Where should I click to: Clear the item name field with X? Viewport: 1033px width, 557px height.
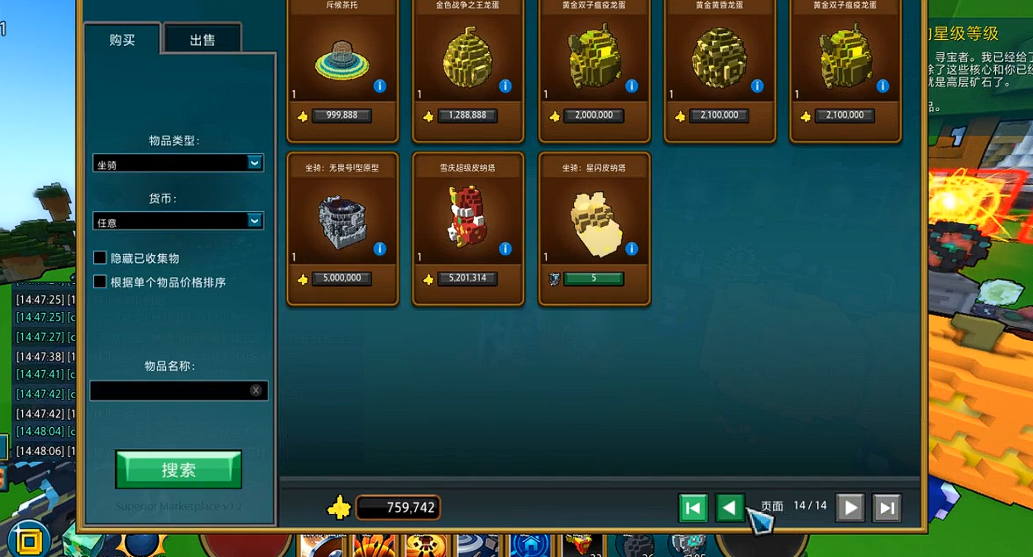pyautogui.click(x=256, y=390)
